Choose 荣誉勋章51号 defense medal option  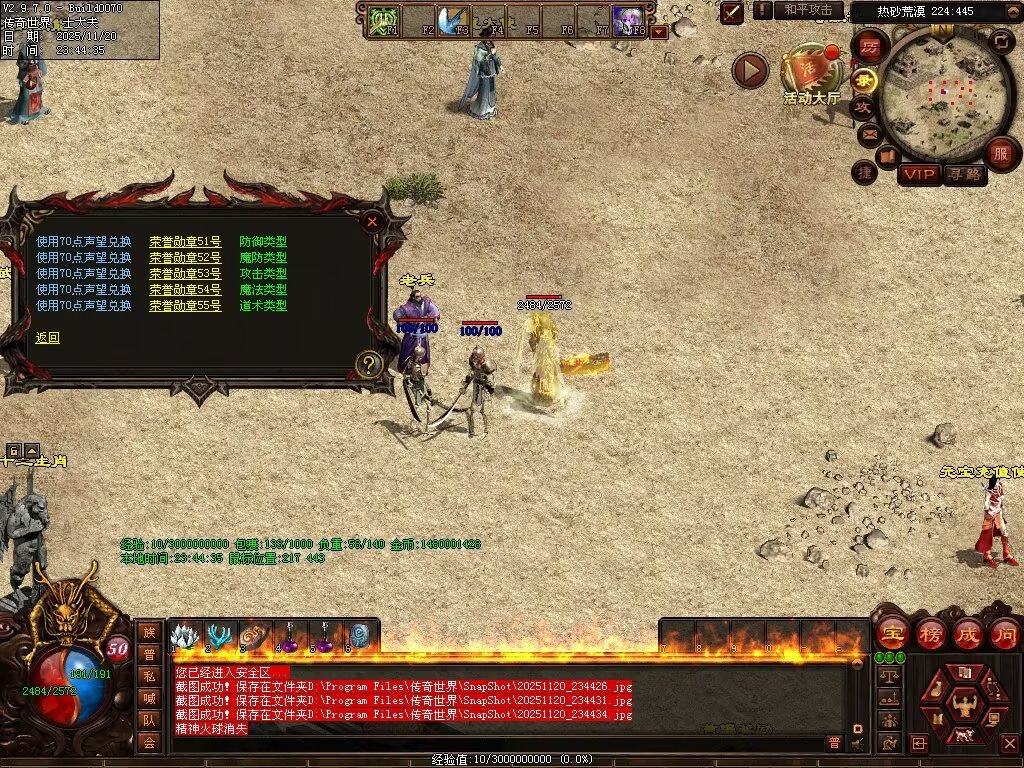pos(185,242)
